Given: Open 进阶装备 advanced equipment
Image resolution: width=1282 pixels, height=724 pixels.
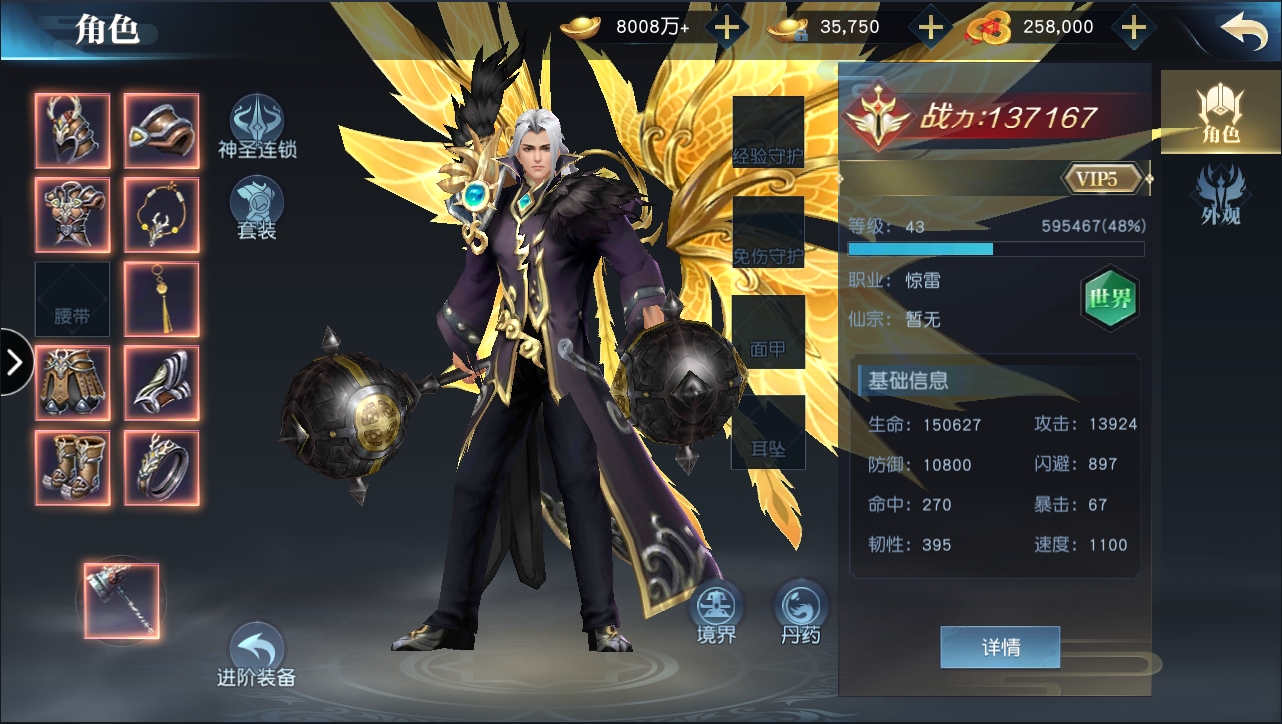Looking at the screenshot, I should (257, 655).
